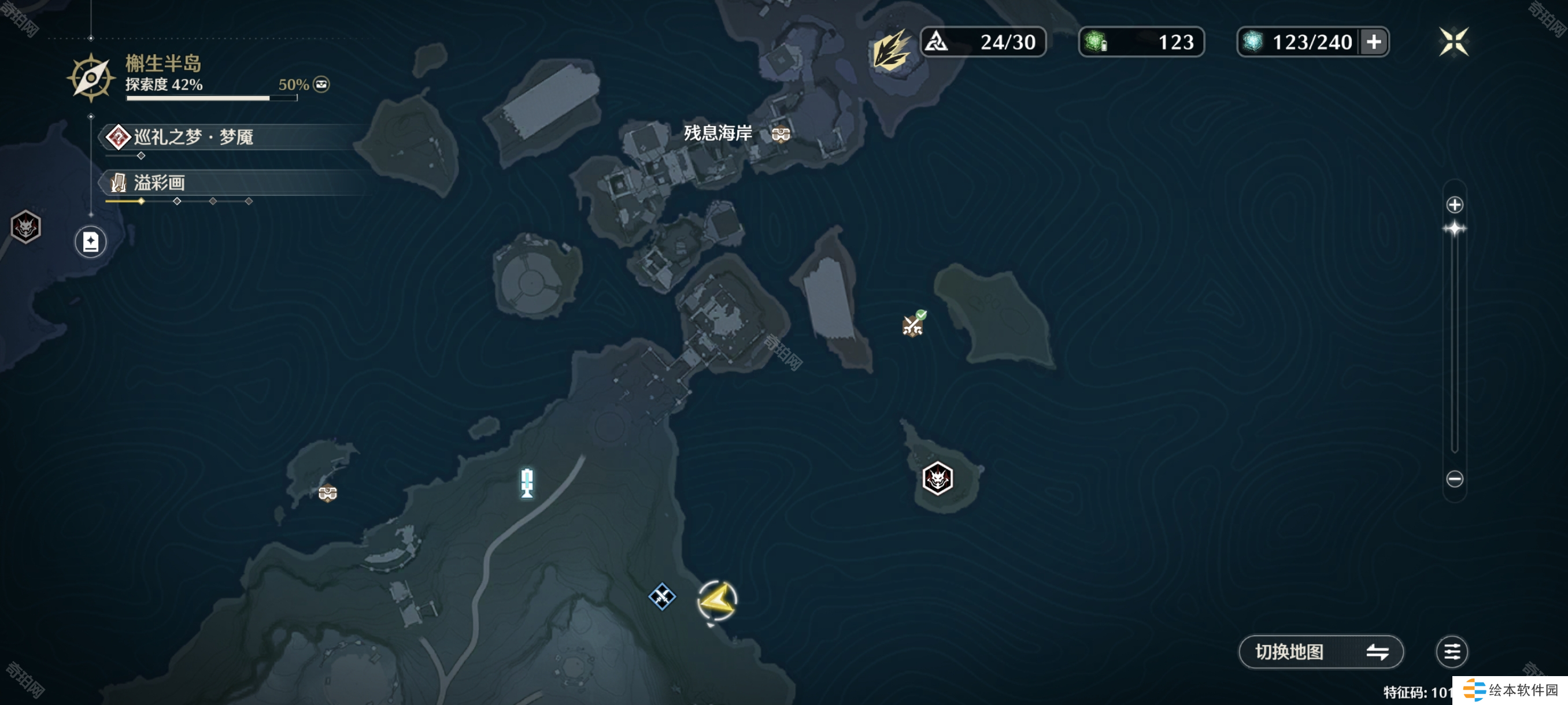Viewport: 1568px width, 705px height.
Task: Zoom in with the plus button
Action: point(1454,205)
